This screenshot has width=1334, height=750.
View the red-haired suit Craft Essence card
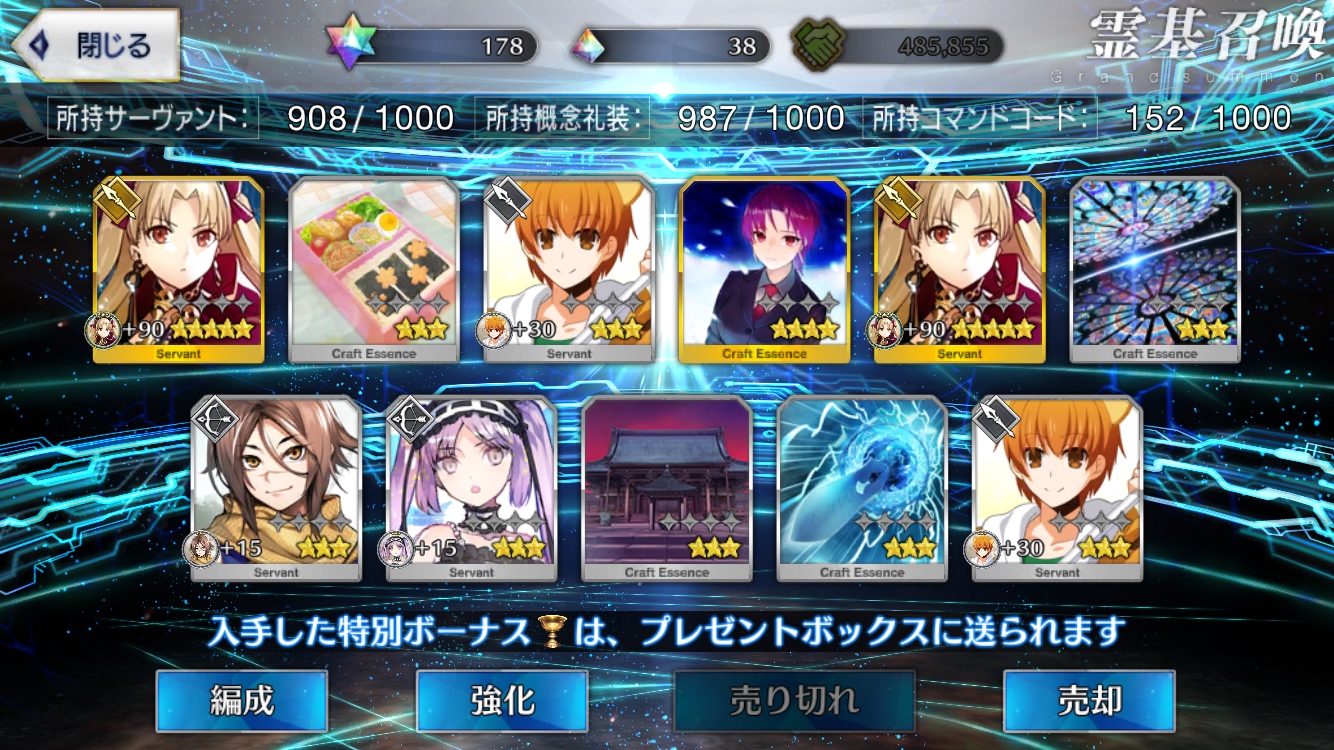click(x=765, y=270)
